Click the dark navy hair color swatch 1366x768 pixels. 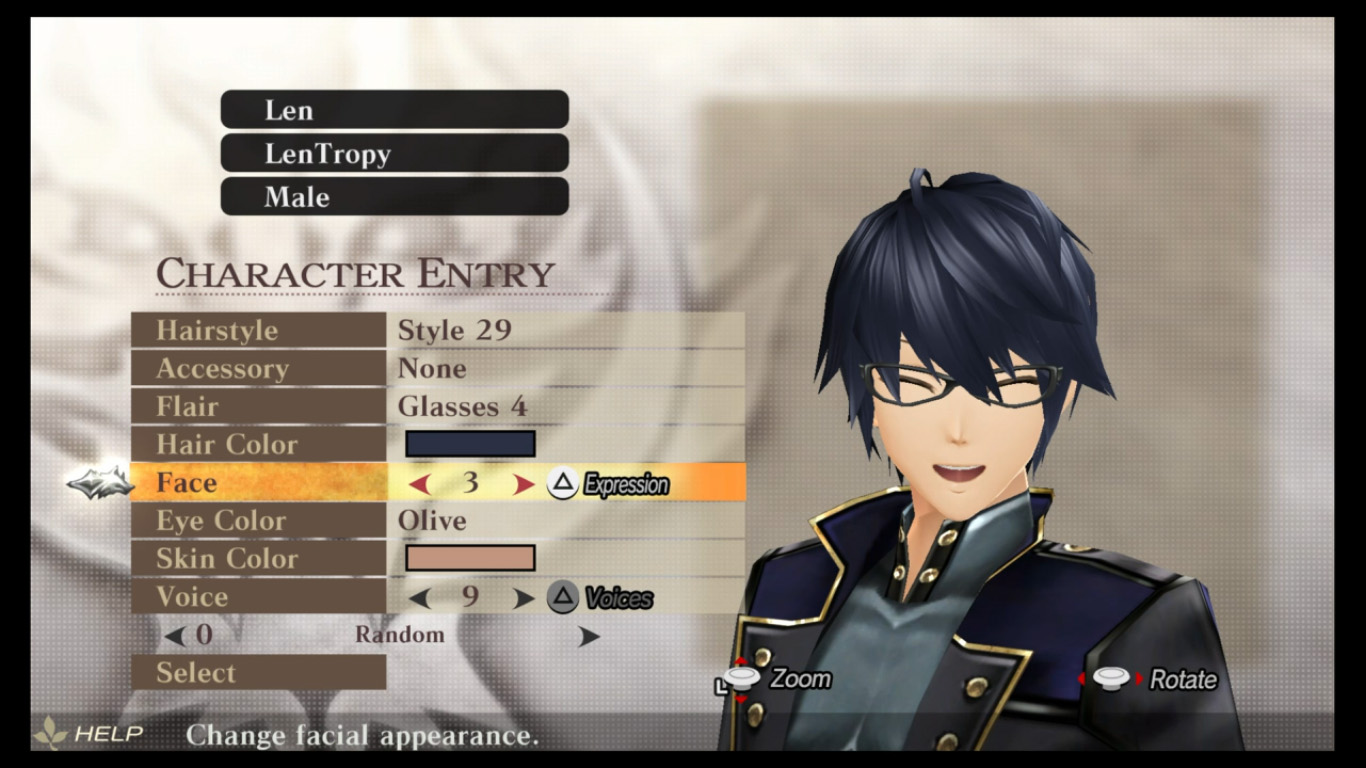pyautogui.click(x=470, y=445)
